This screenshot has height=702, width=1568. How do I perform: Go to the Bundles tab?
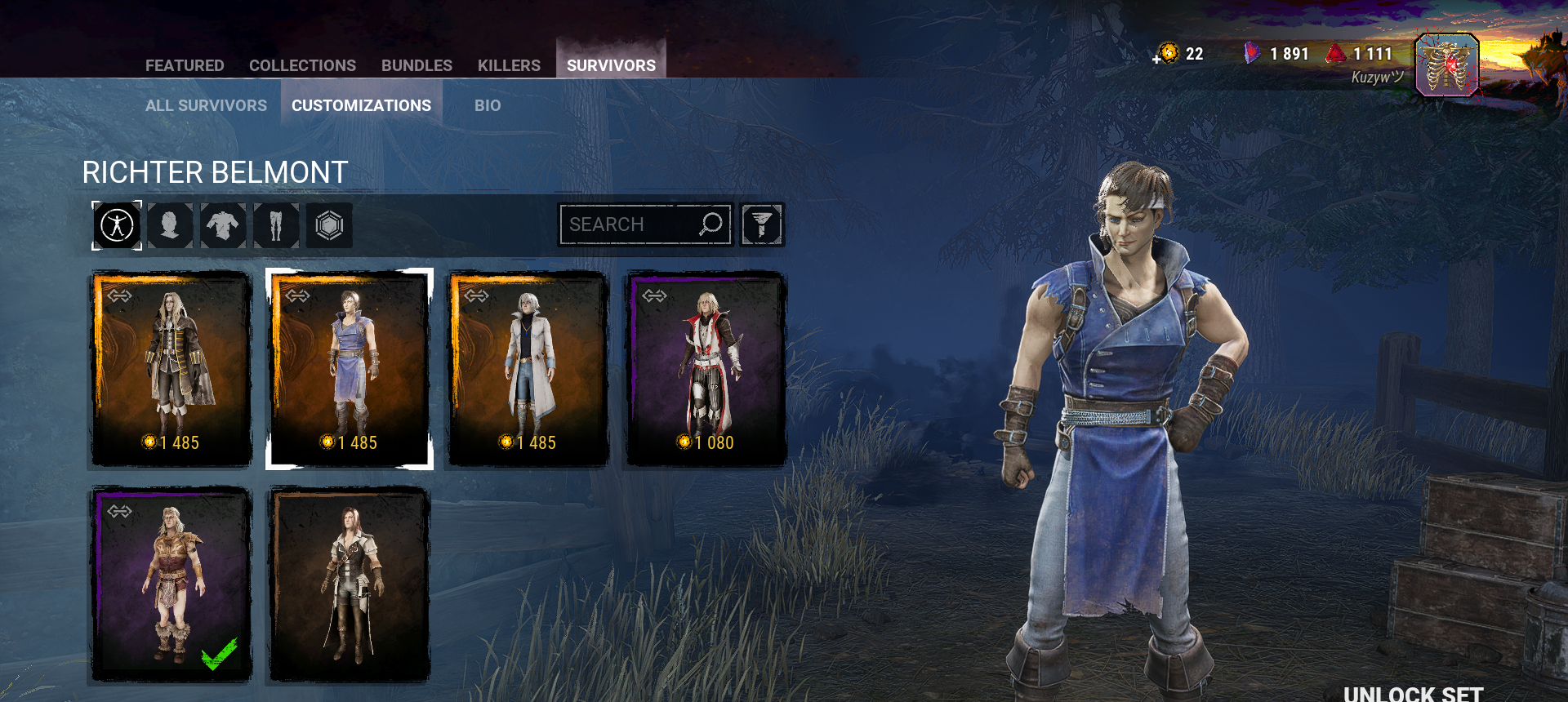point(416,65)
